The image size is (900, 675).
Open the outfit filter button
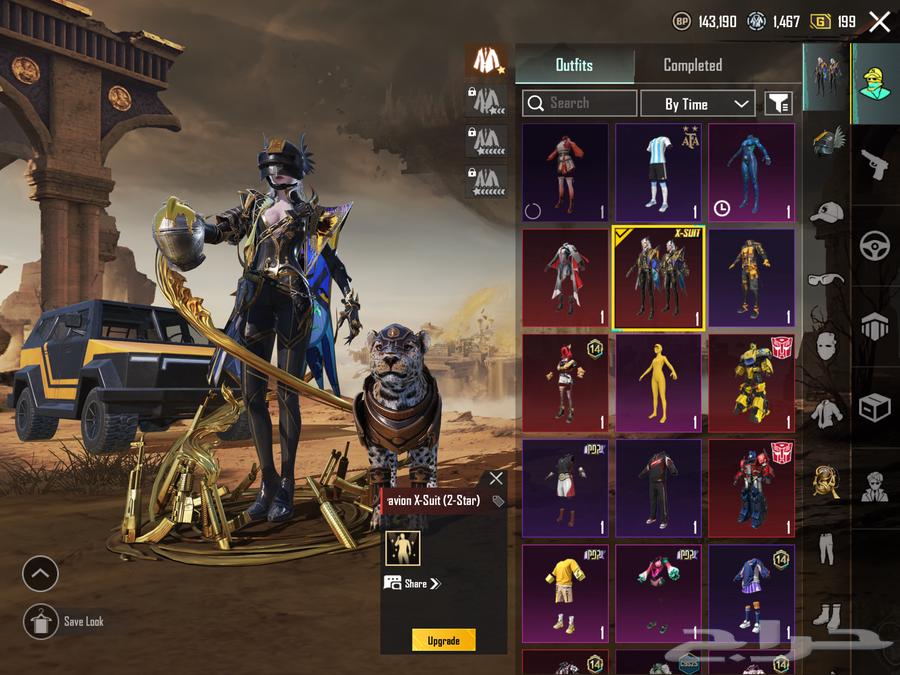(x=778, y=103)
